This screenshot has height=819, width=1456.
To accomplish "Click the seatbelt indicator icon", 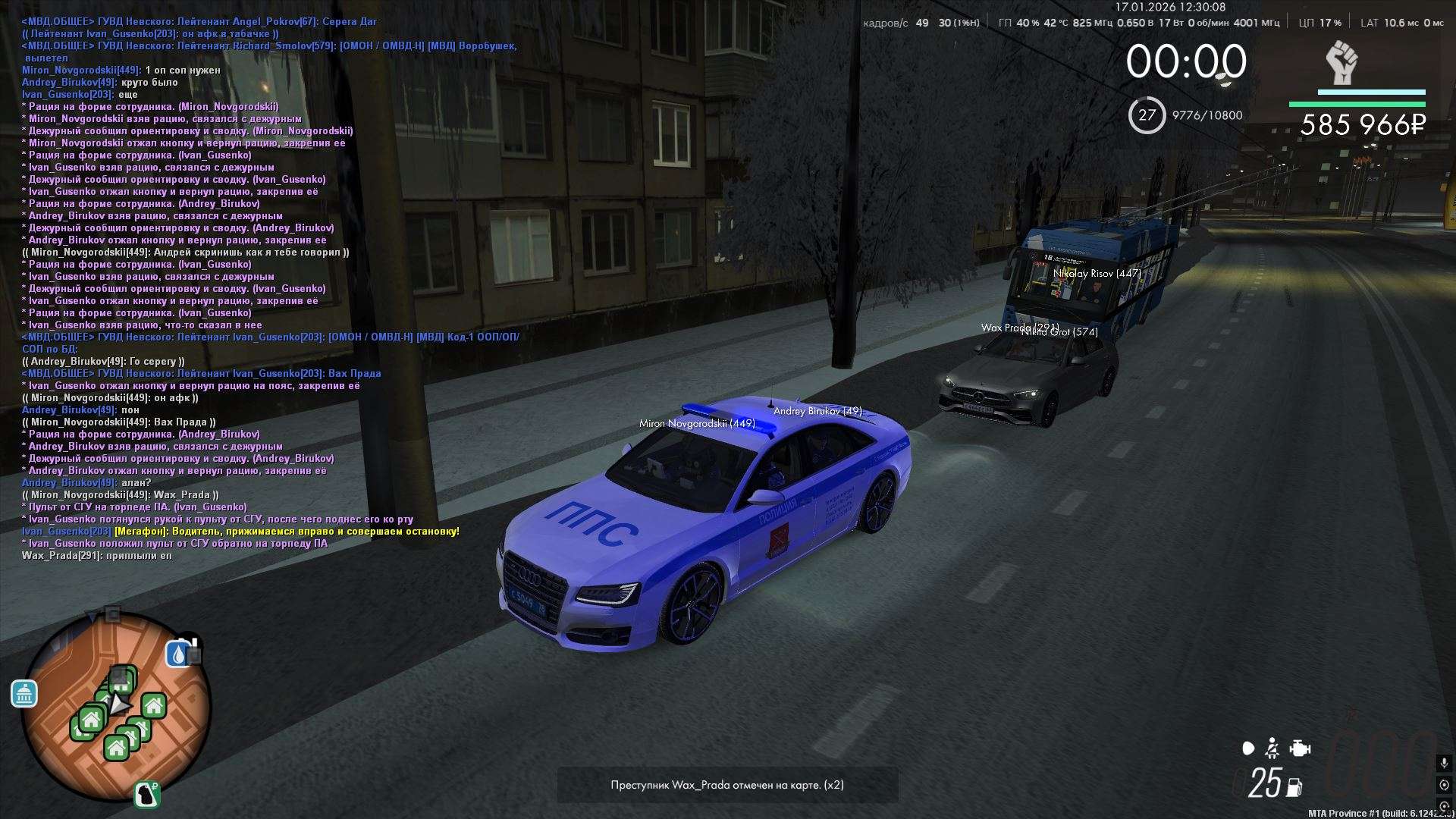I will 1272,749.
